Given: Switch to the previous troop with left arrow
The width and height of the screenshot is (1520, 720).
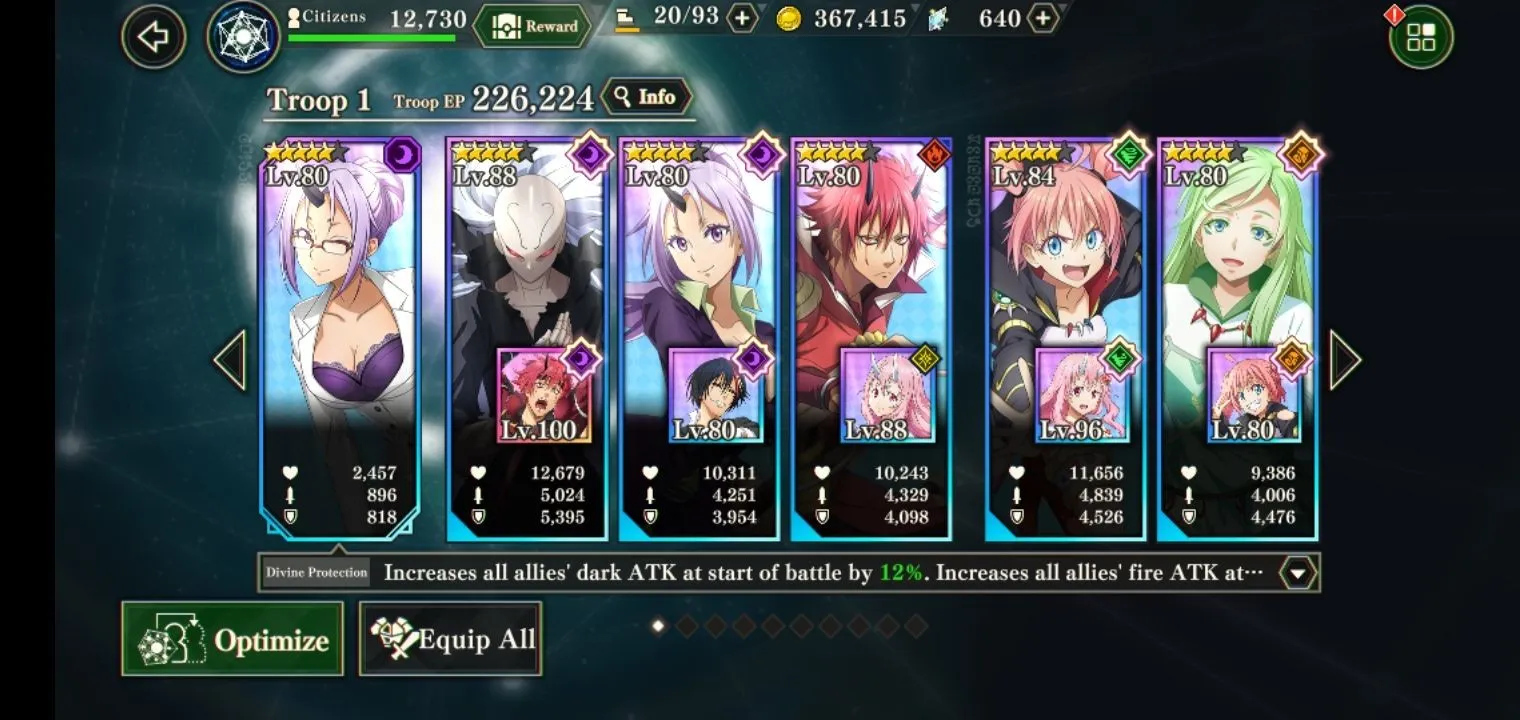Looking at the screenshot, I should (230, 360).
